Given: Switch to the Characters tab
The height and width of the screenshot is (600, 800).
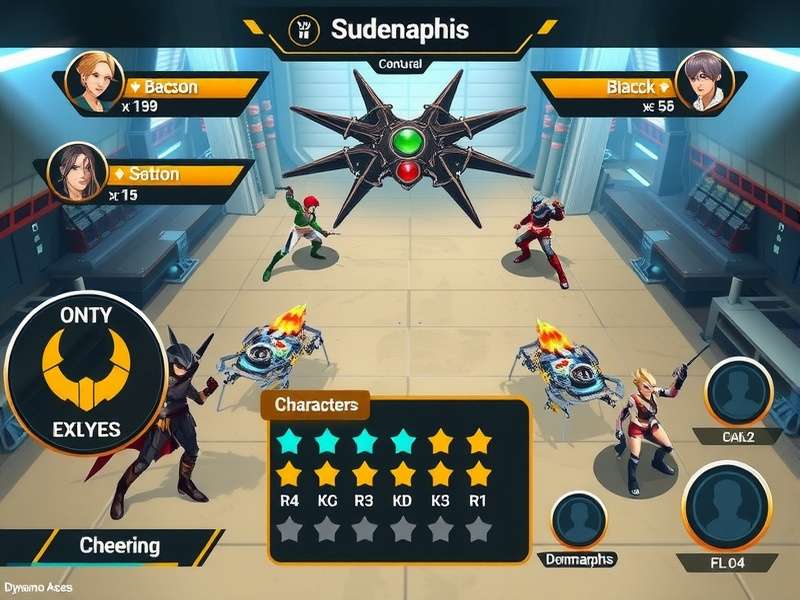Looking at the screenshot, I should (x=316, y=405).
